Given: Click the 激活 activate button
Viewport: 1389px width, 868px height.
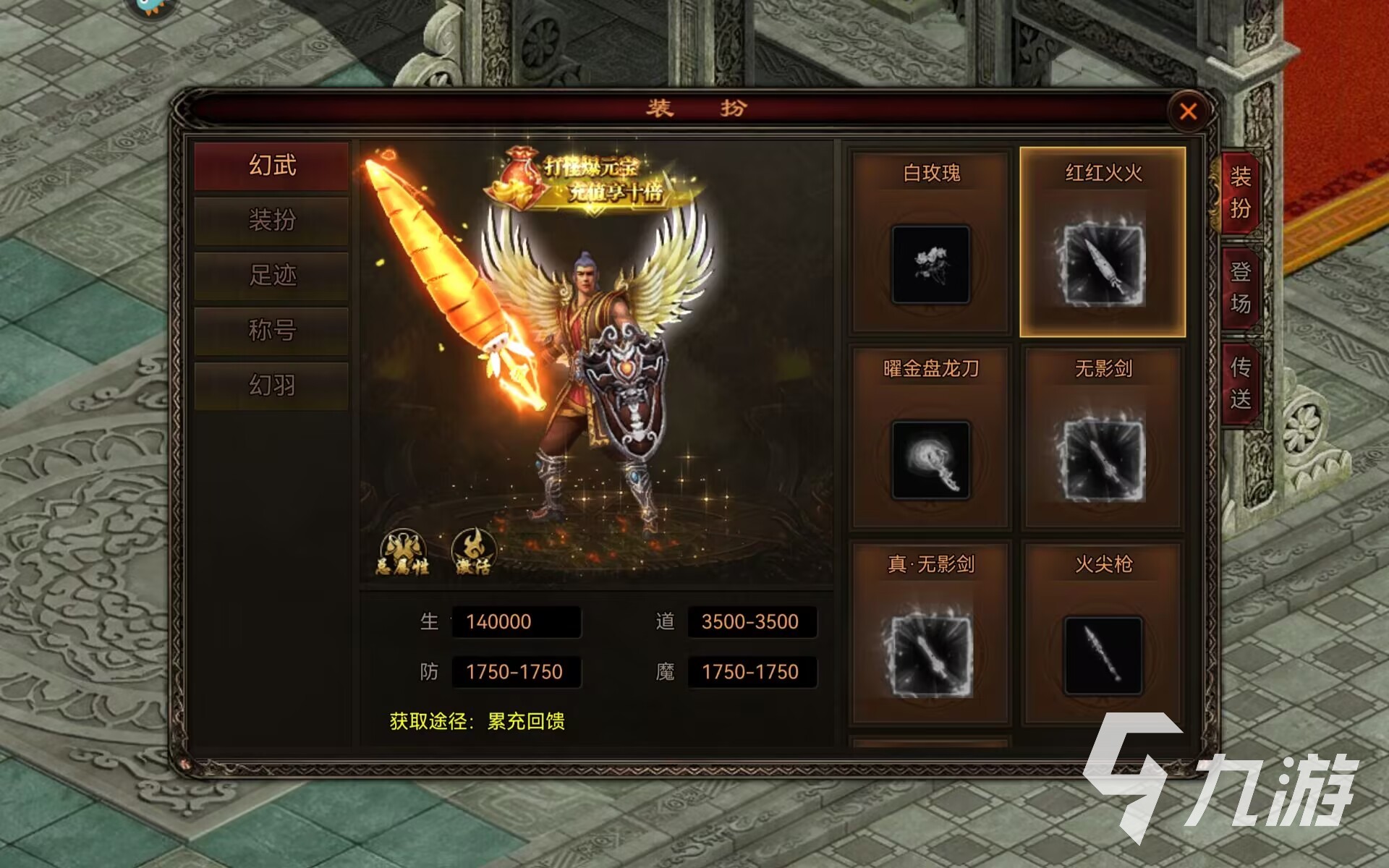Looking at the screenshot, I should tap(474, 553).
